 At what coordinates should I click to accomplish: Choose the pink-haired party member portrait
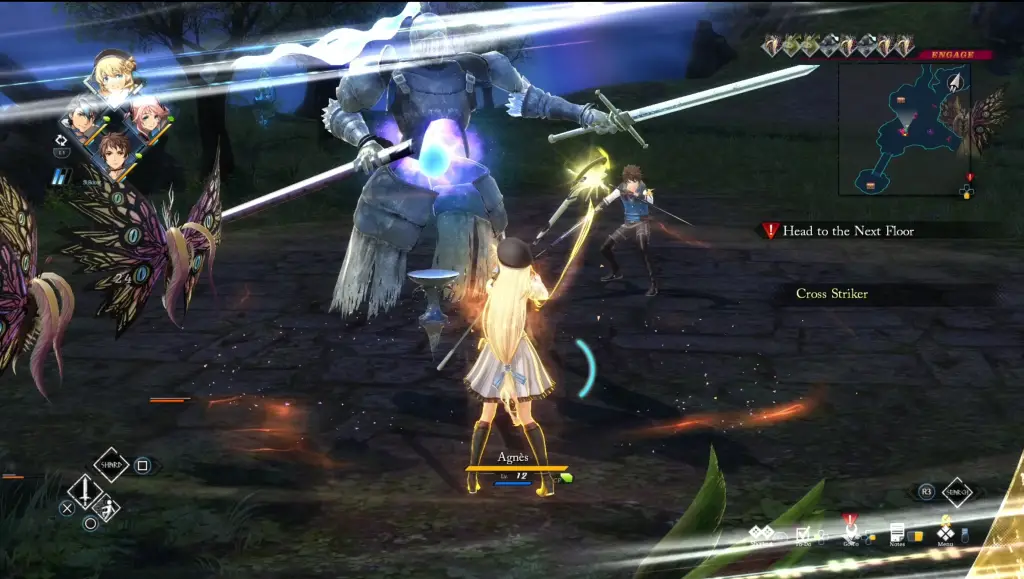[x=148, y=118]
